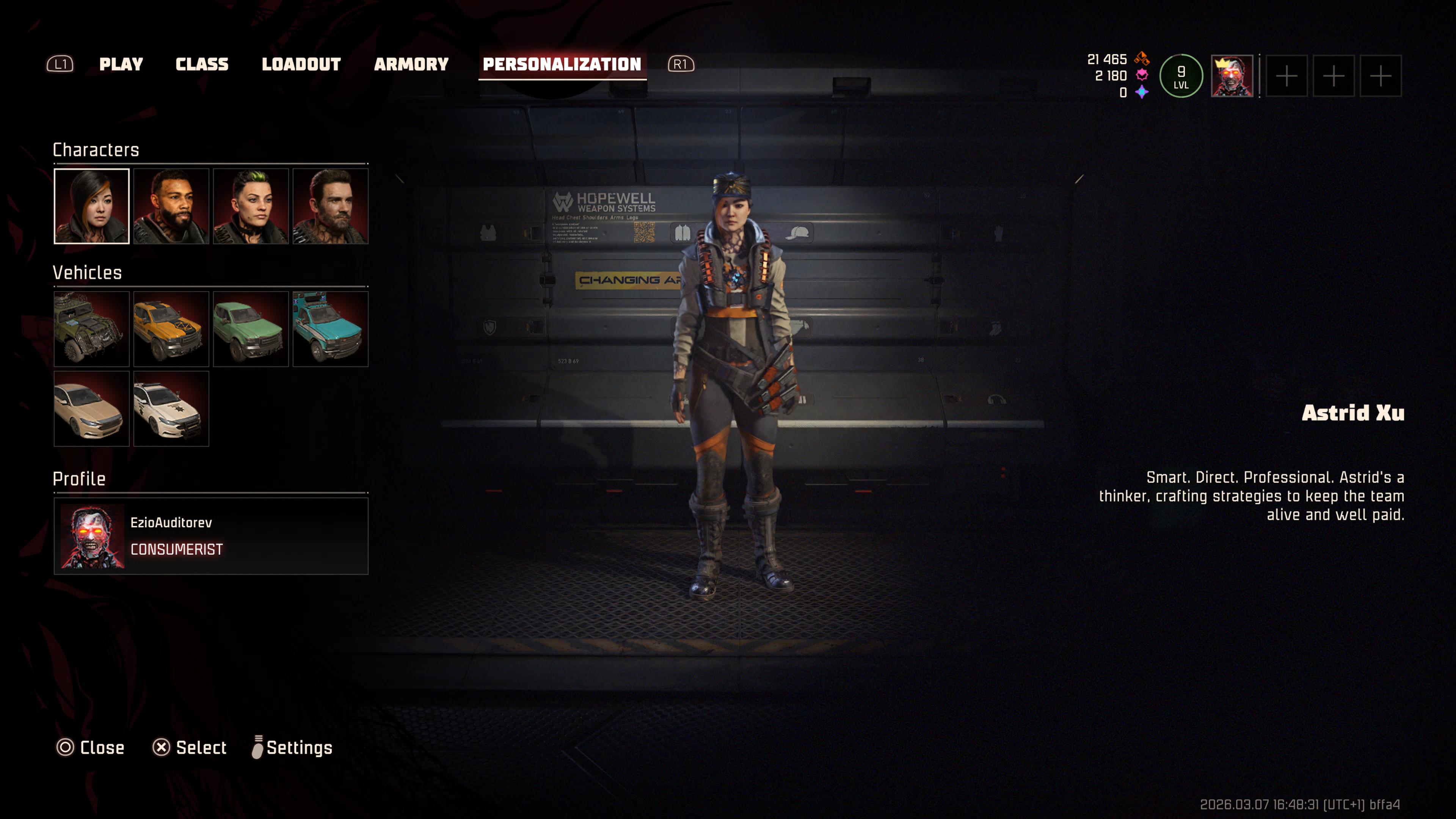Click the crowned player avatar icon
Viewport: 1456px width, 819px height.
pyautogui.click(x=1232, y=76)
